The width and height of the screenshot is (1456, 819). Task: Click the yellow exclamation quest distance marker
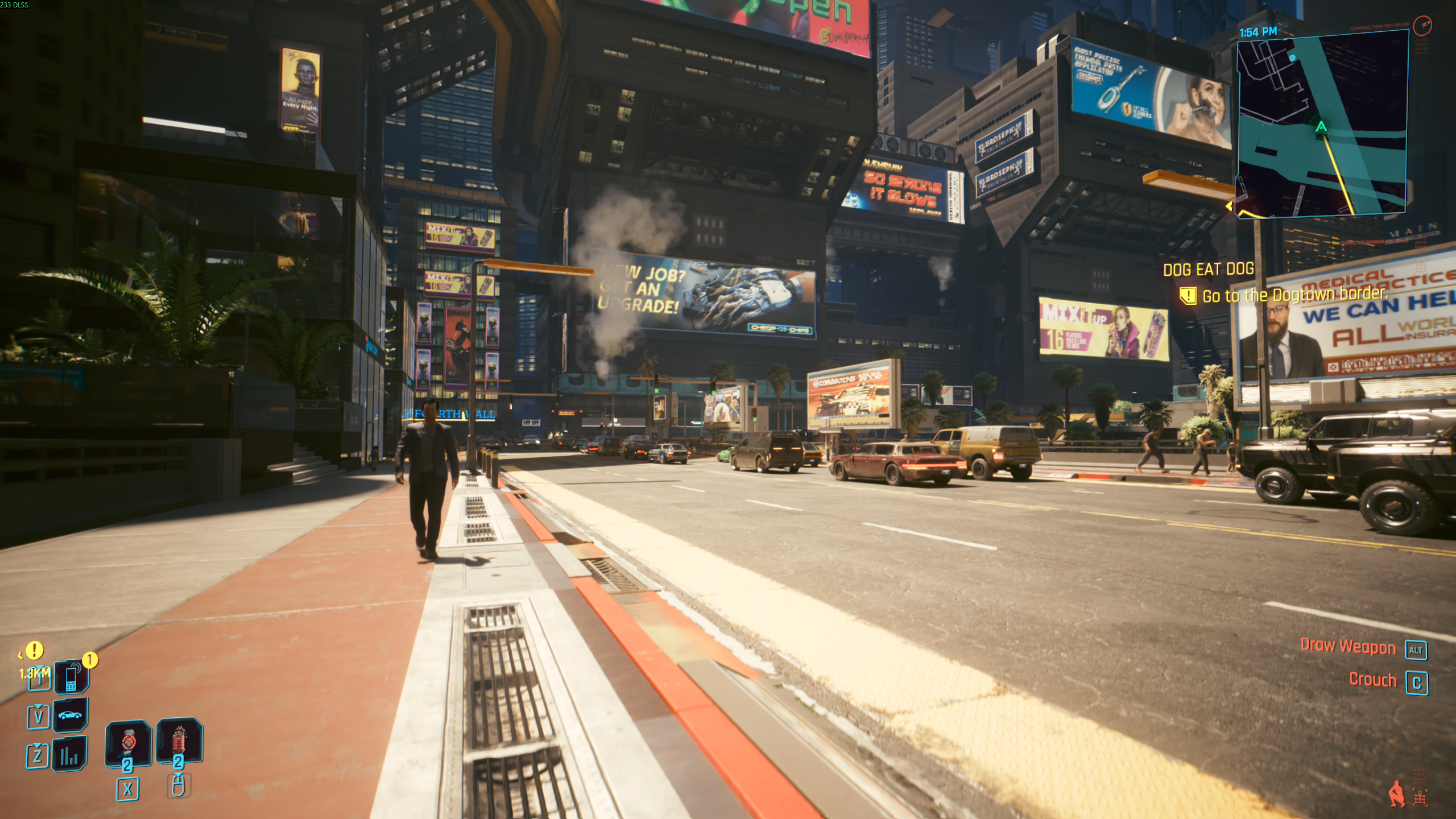point(34,650)
